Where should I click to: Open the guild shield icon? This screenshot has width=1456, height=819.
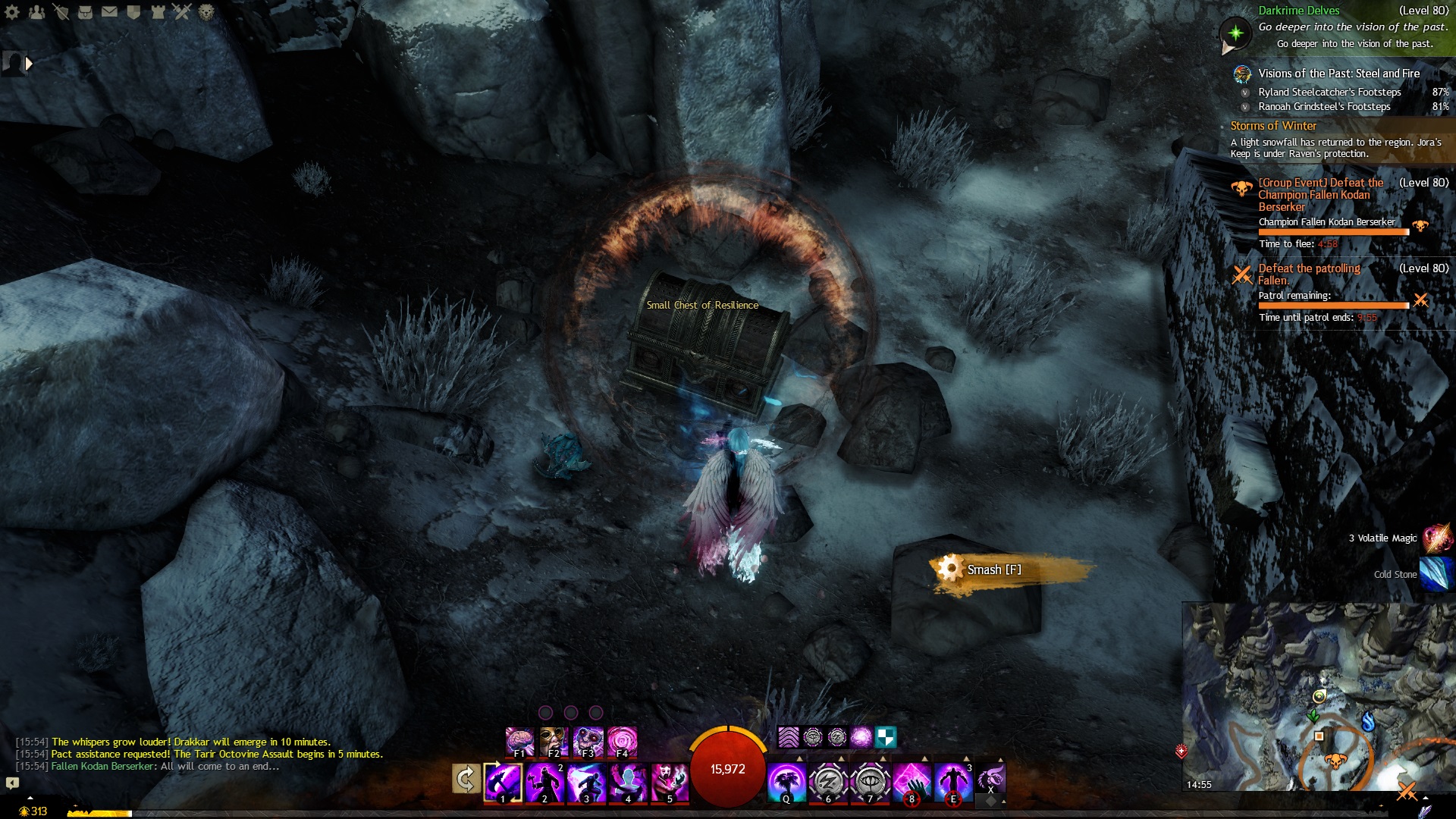[x=134, y=11]
